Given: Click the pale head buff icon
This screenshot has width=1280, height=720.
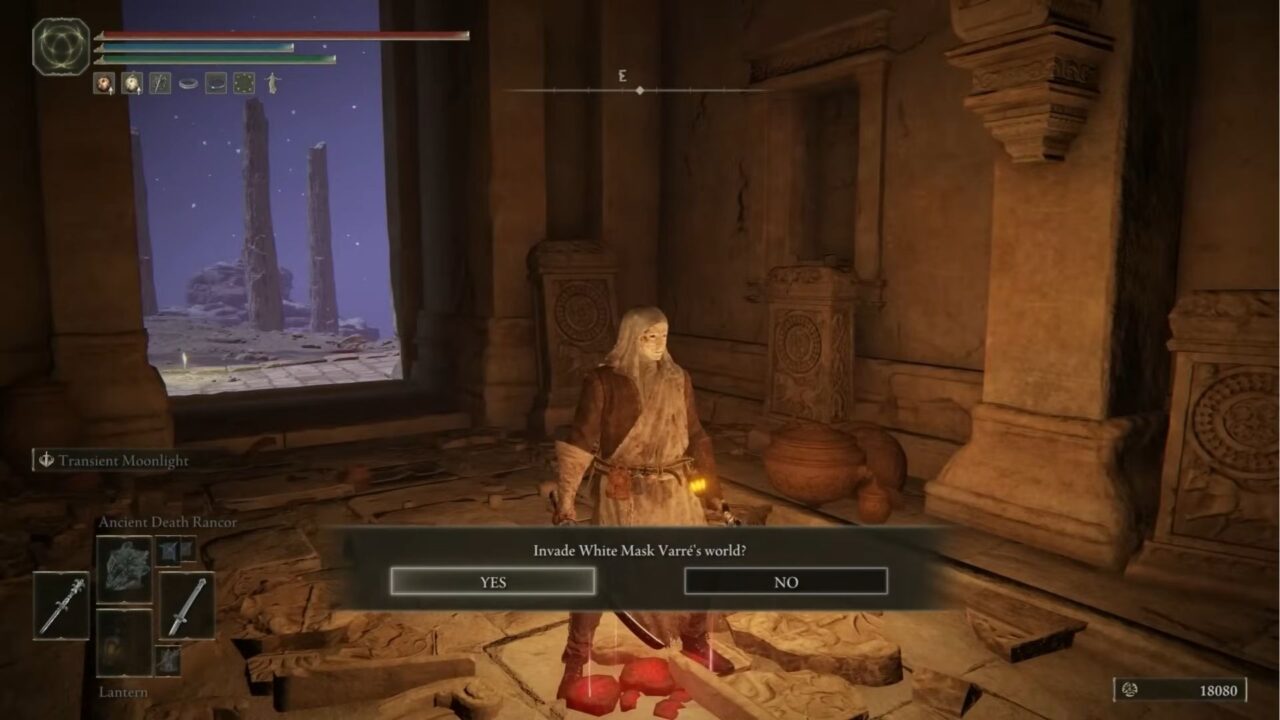Looking at the screenshot, I should click(x=131, y=83).
